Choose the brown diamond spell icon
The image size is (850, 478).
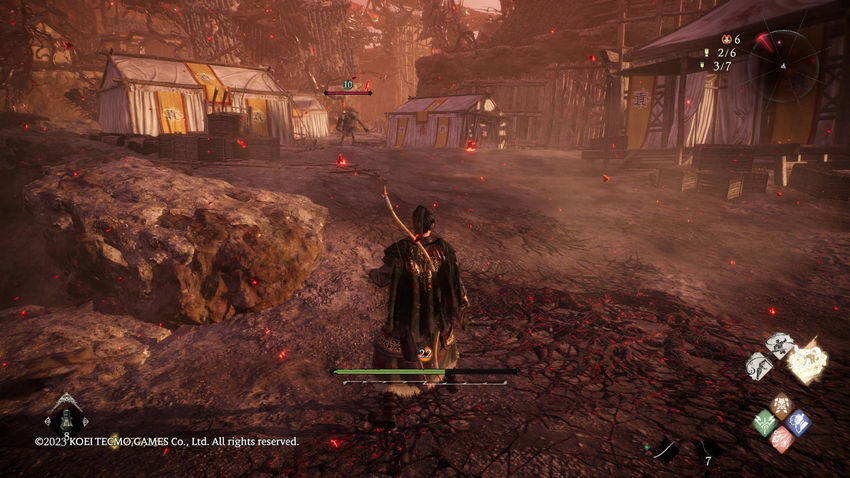click(781, 406)
